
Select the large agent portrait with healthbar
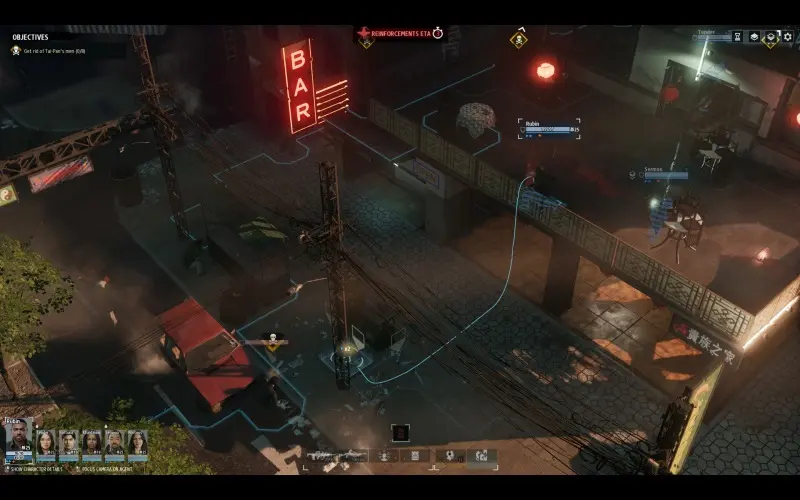pyautogui.click(x=18, y=439)
